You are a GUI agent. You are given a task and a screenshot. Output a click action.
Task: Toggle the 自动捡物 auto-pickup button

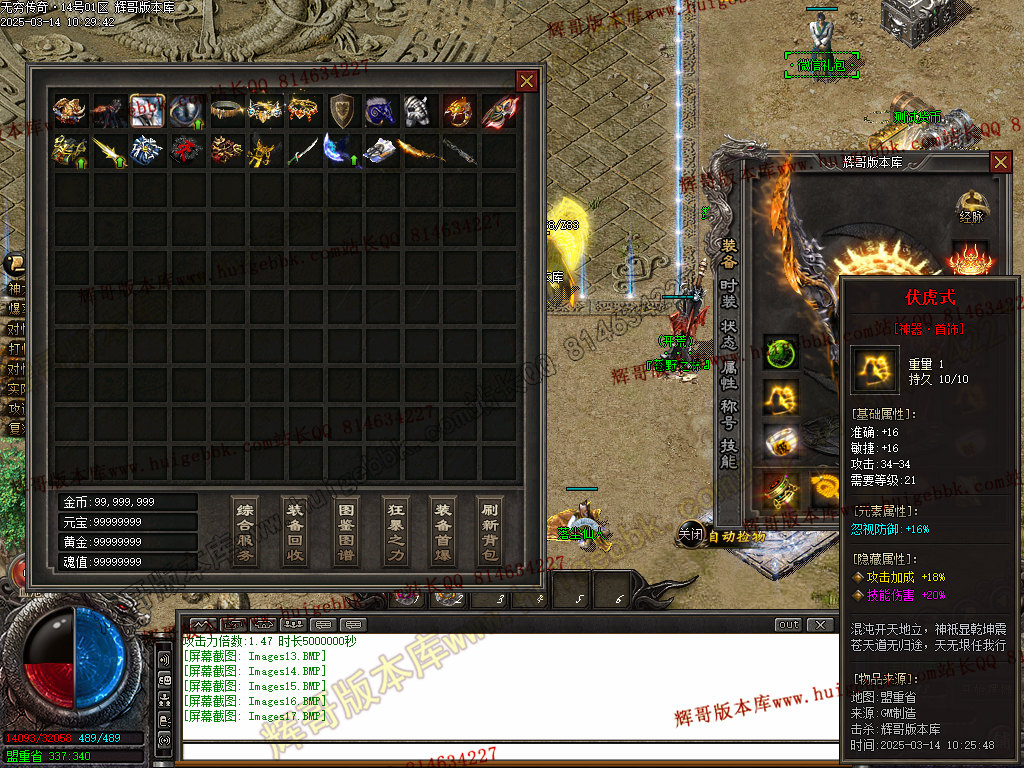pos(736,536)
